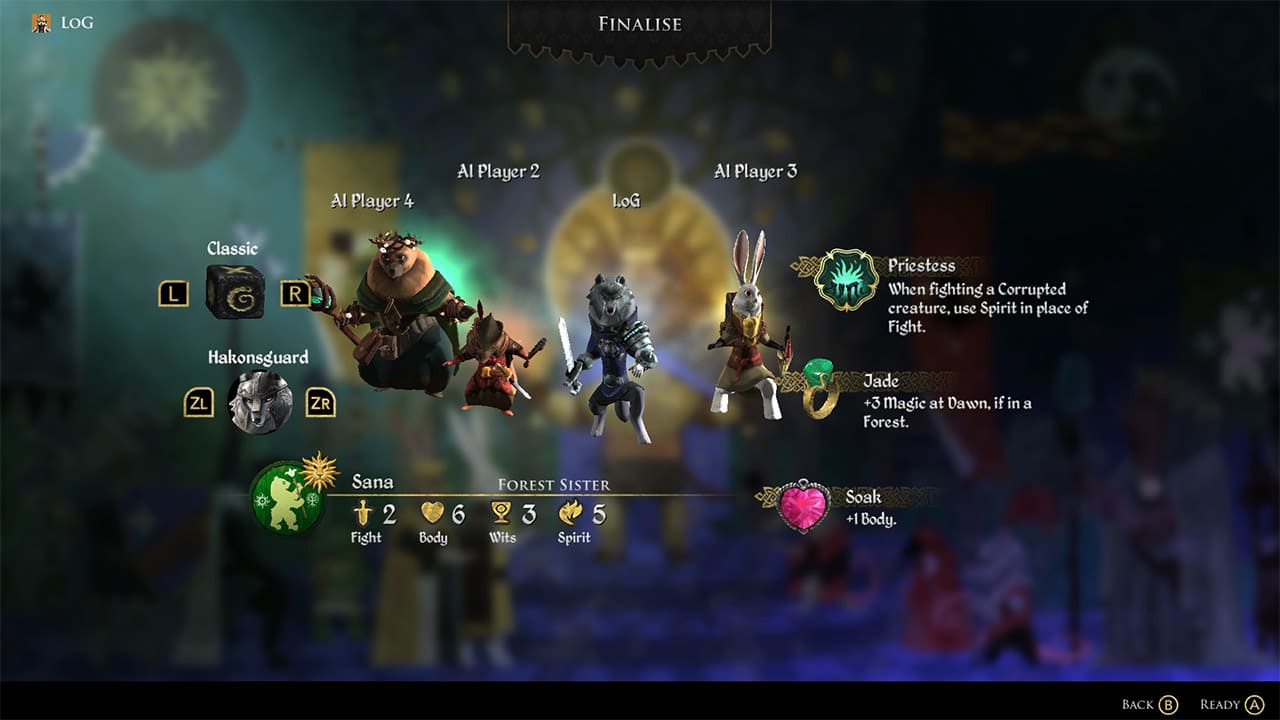Click the Fight sword stat icon
This screenshot has height=720, width=1280.
(x=361, y=514)
